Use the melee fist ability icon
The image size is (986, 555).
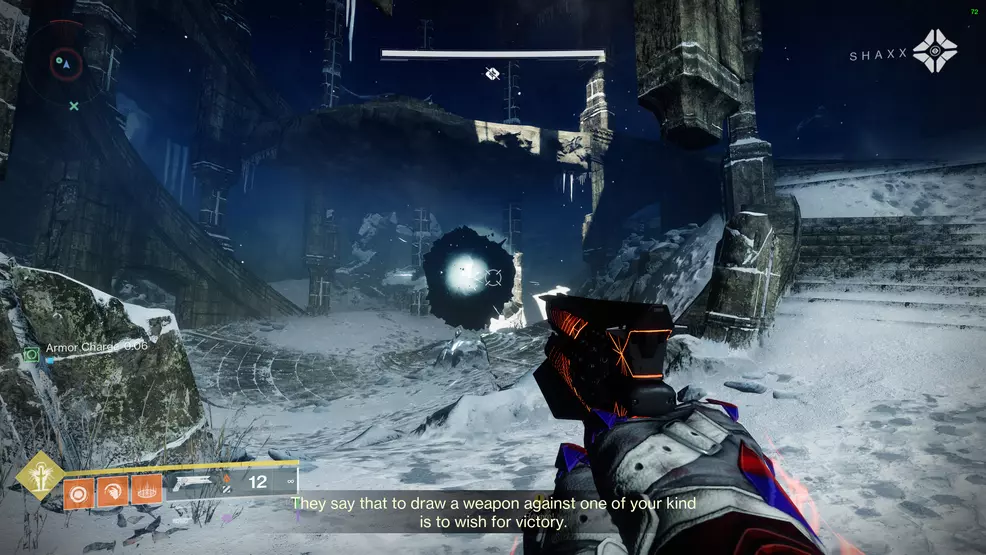(x=111, y=489)
